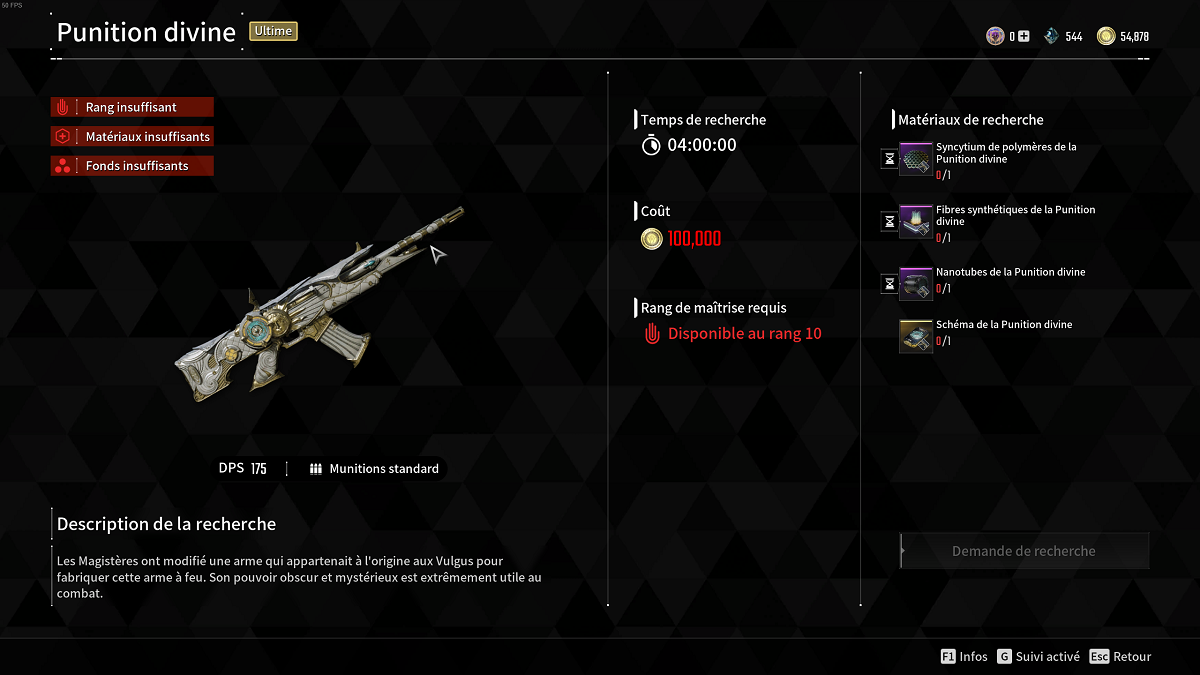Select Syncytium de polymères material icon

pyautogui.click(x=916, y=159)
